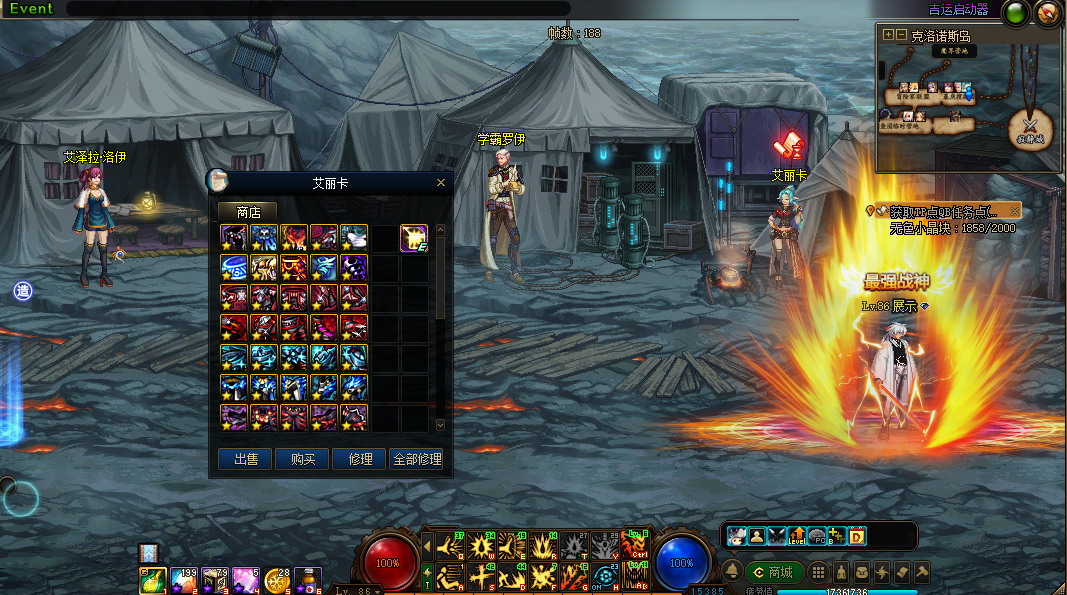Use the red potion bottle in quickslot

point(308,580)
